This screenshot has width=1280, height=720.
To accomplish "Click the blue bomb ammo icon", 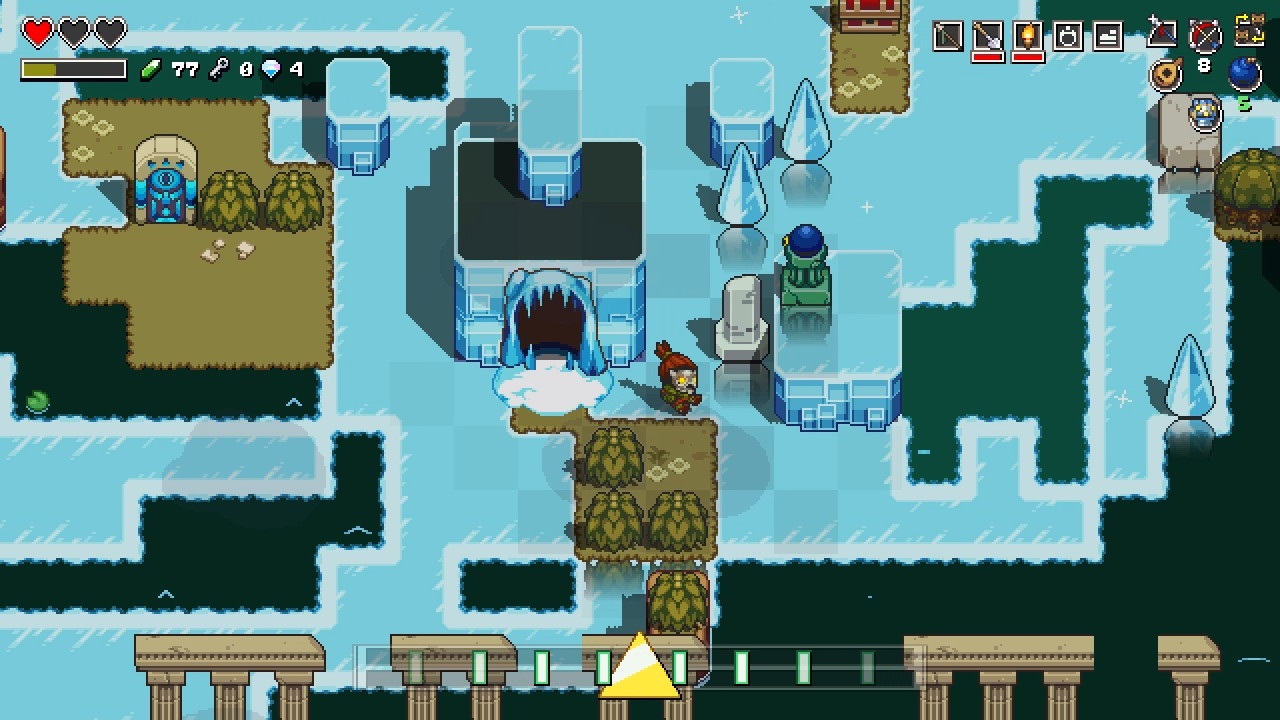I will pyautogui.click(x=1246, y=73).
